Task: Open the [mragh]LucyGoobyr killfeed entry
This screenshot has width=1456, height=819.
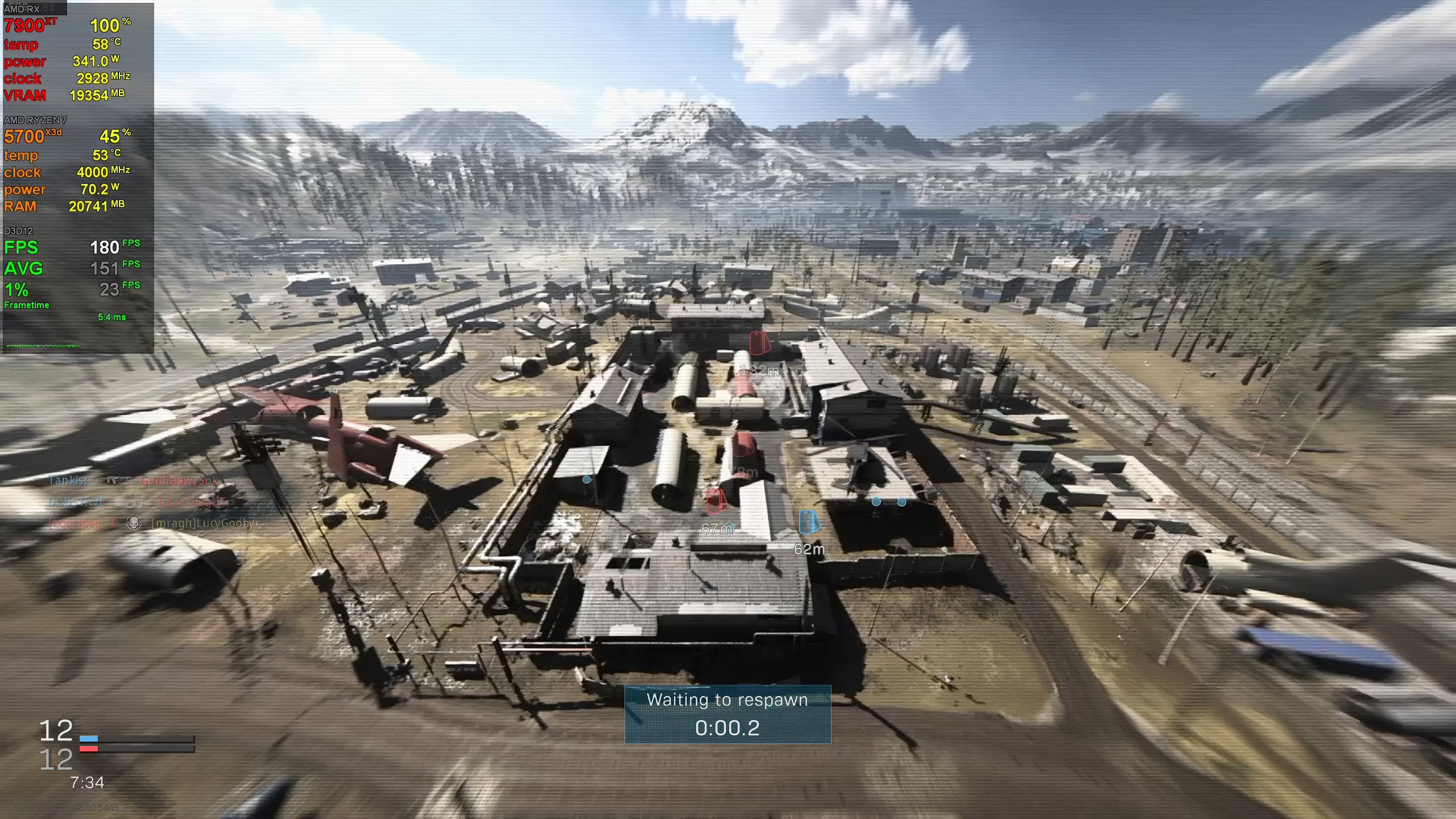Action: 205,523
